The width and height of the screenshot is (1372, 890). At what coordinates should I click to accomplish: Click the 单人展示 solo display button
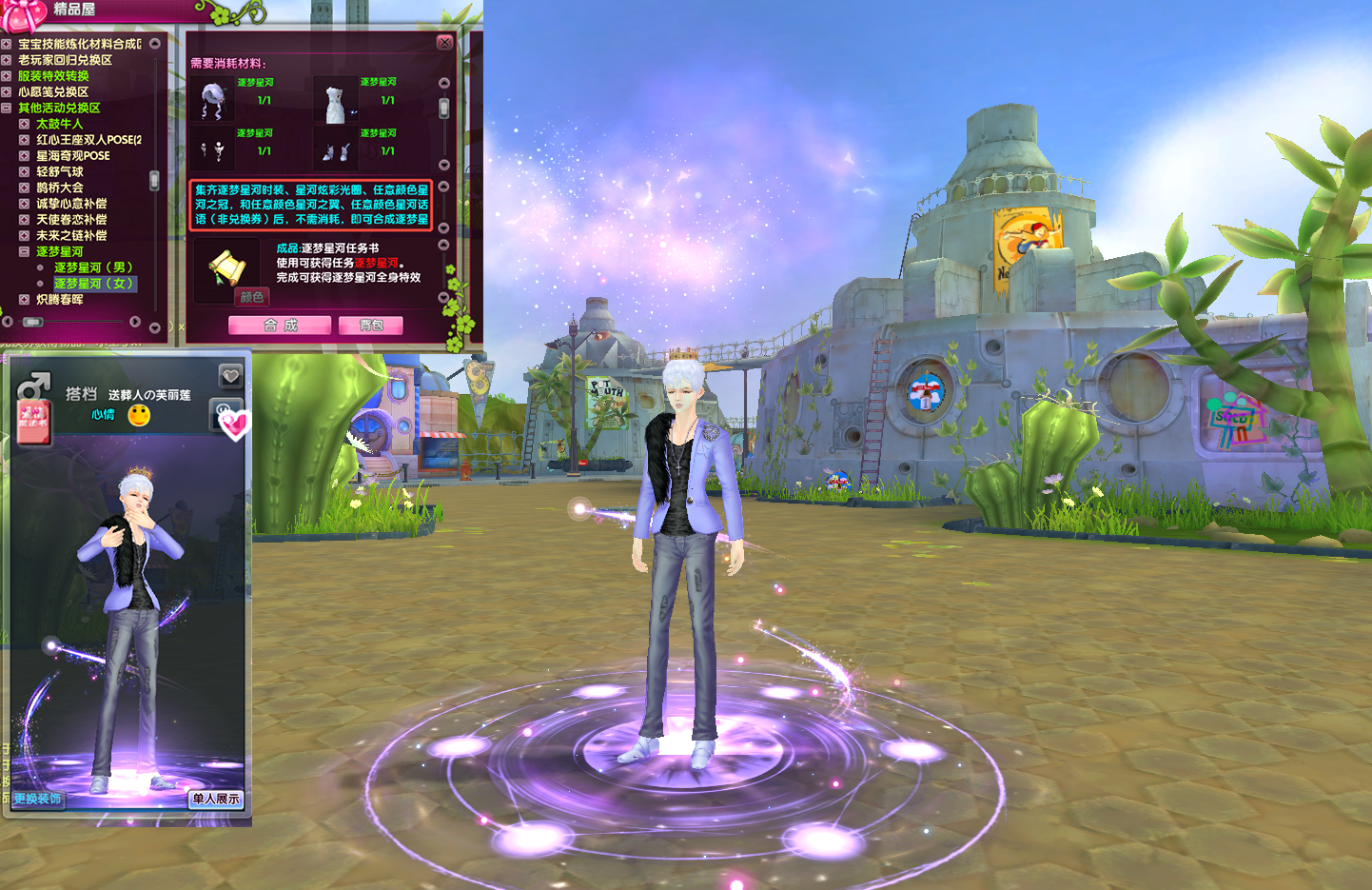pos(216,799)
